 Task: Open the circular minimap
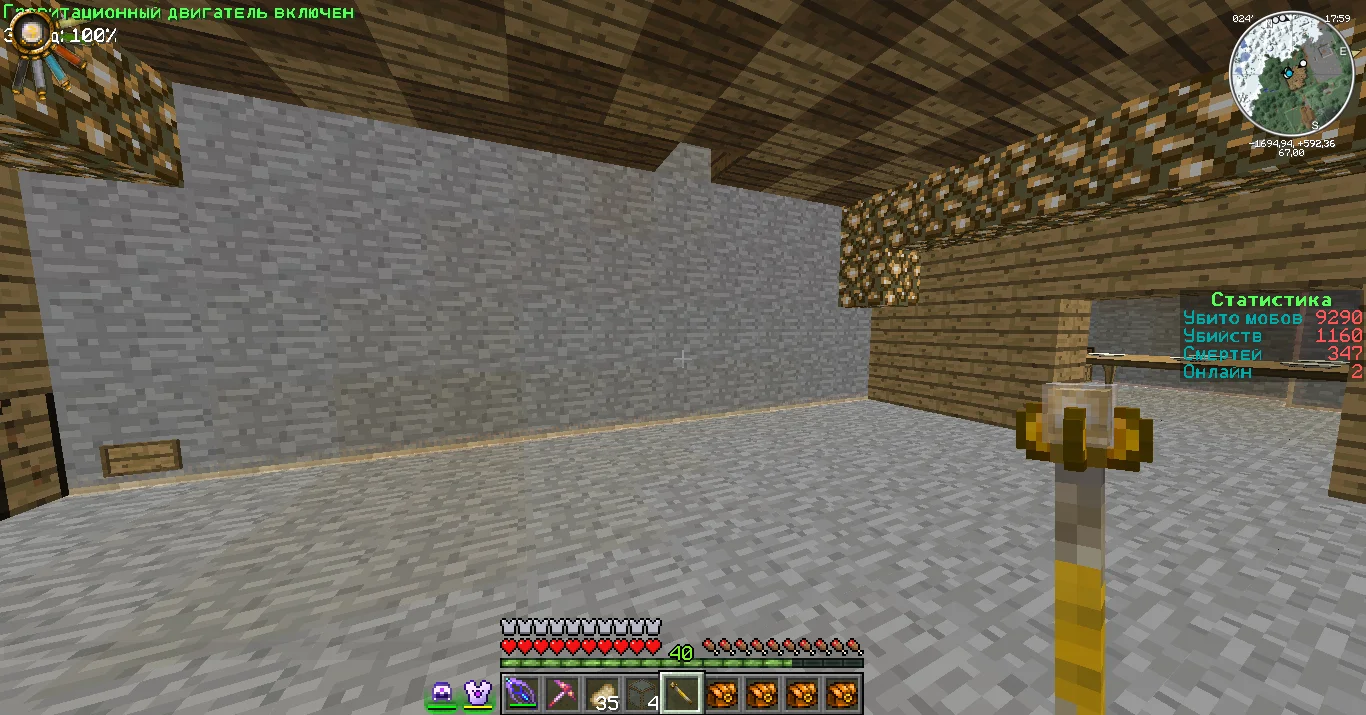[x=1290, y=73]
